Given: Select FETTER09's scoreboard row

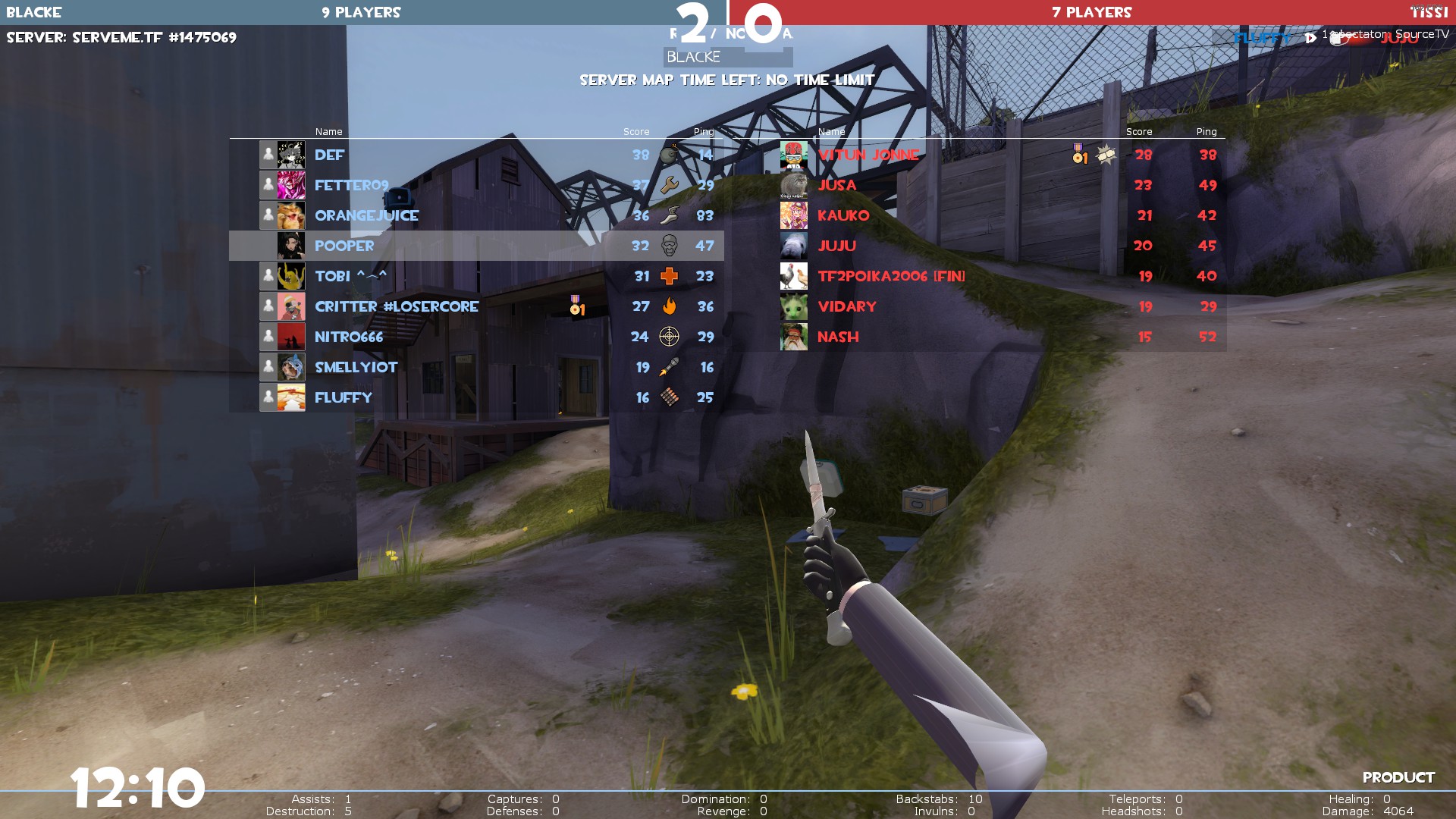Looking at the screenshot, I should 351,185.
